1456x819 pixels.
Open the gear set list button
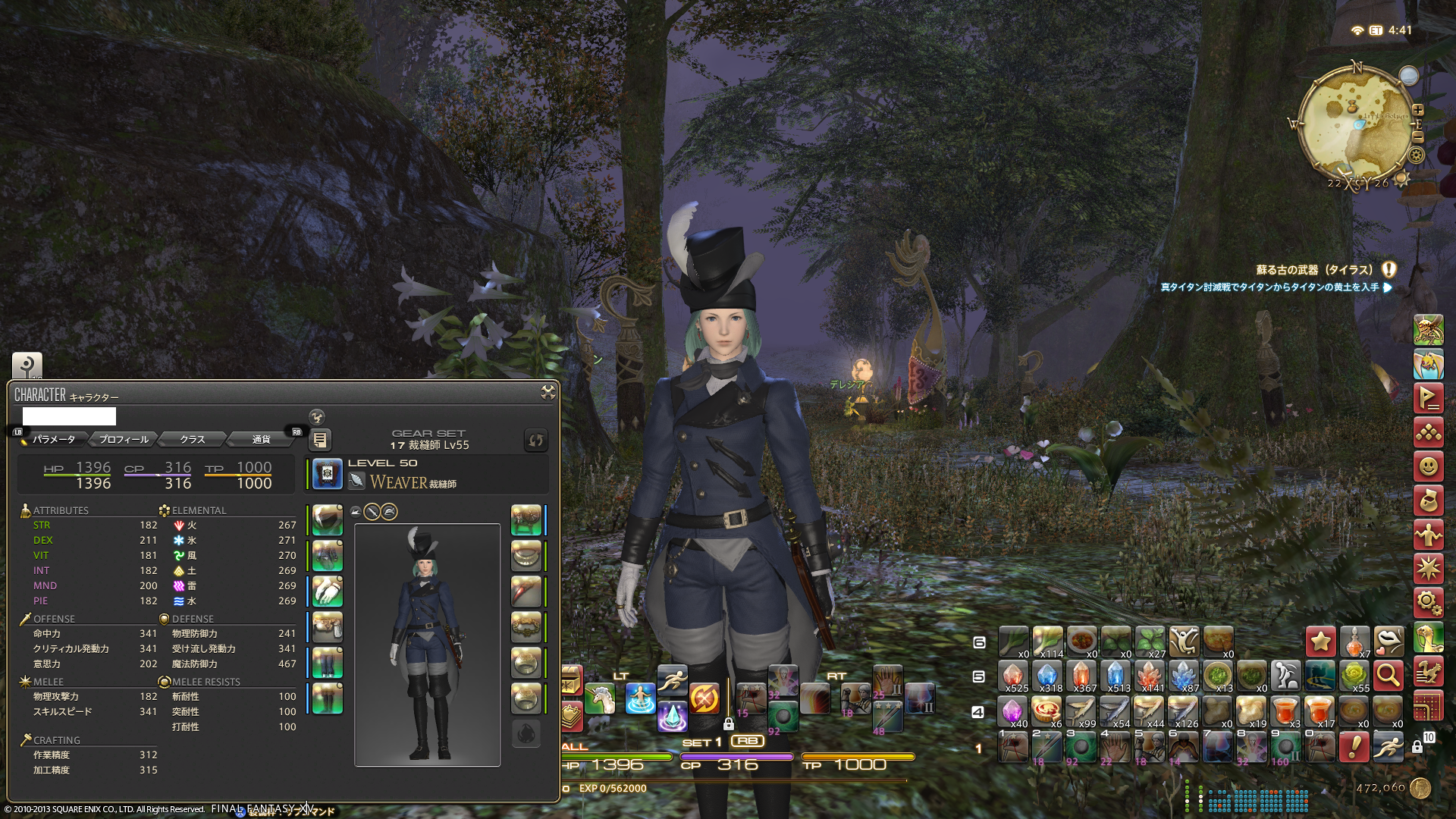click(320, 440)
